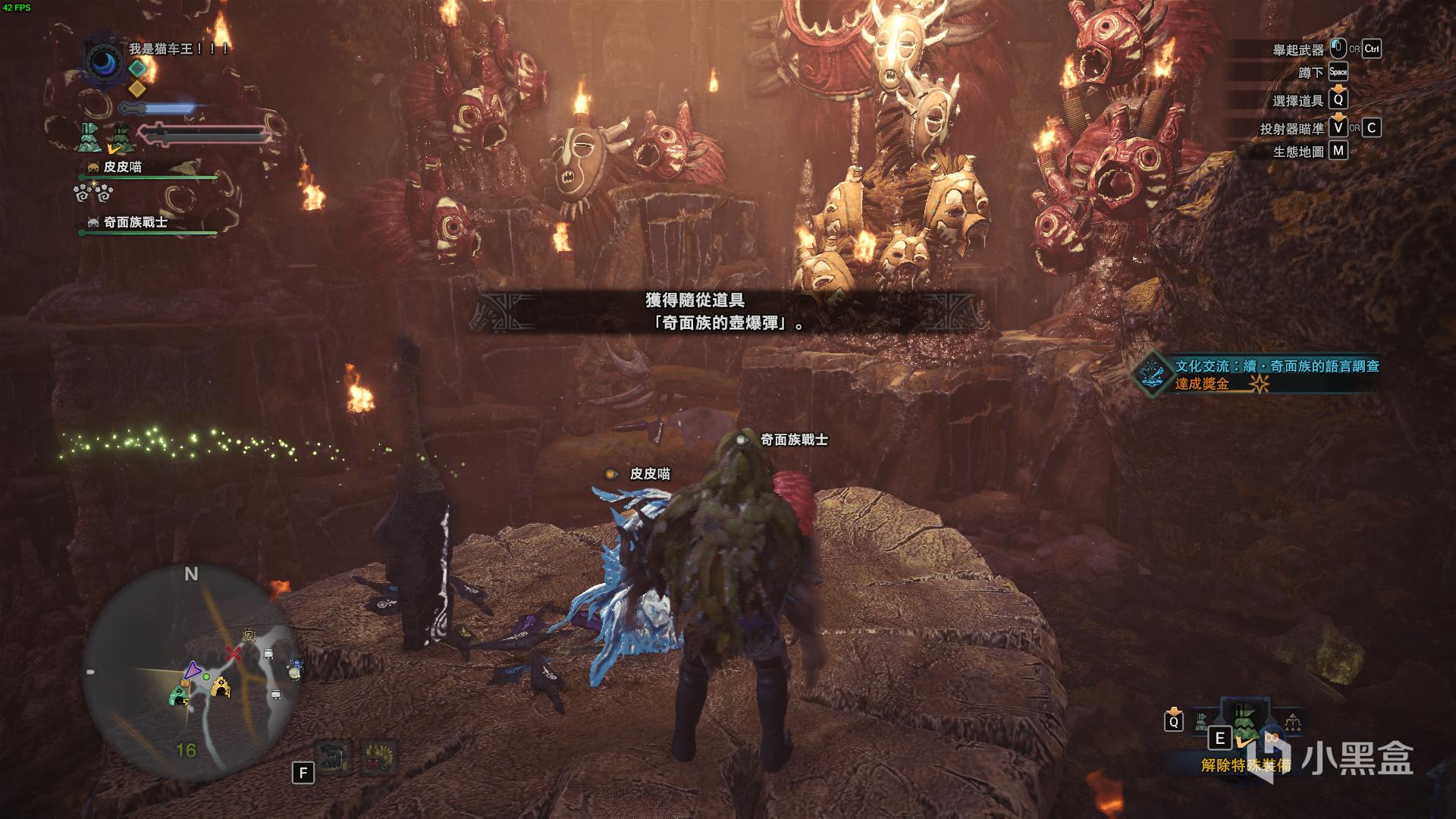This screenshot has width=1456, height=819.
Task: Select the 皮皮喵 palico party entry
Action: pyautogui.click(x=121, y=167)
